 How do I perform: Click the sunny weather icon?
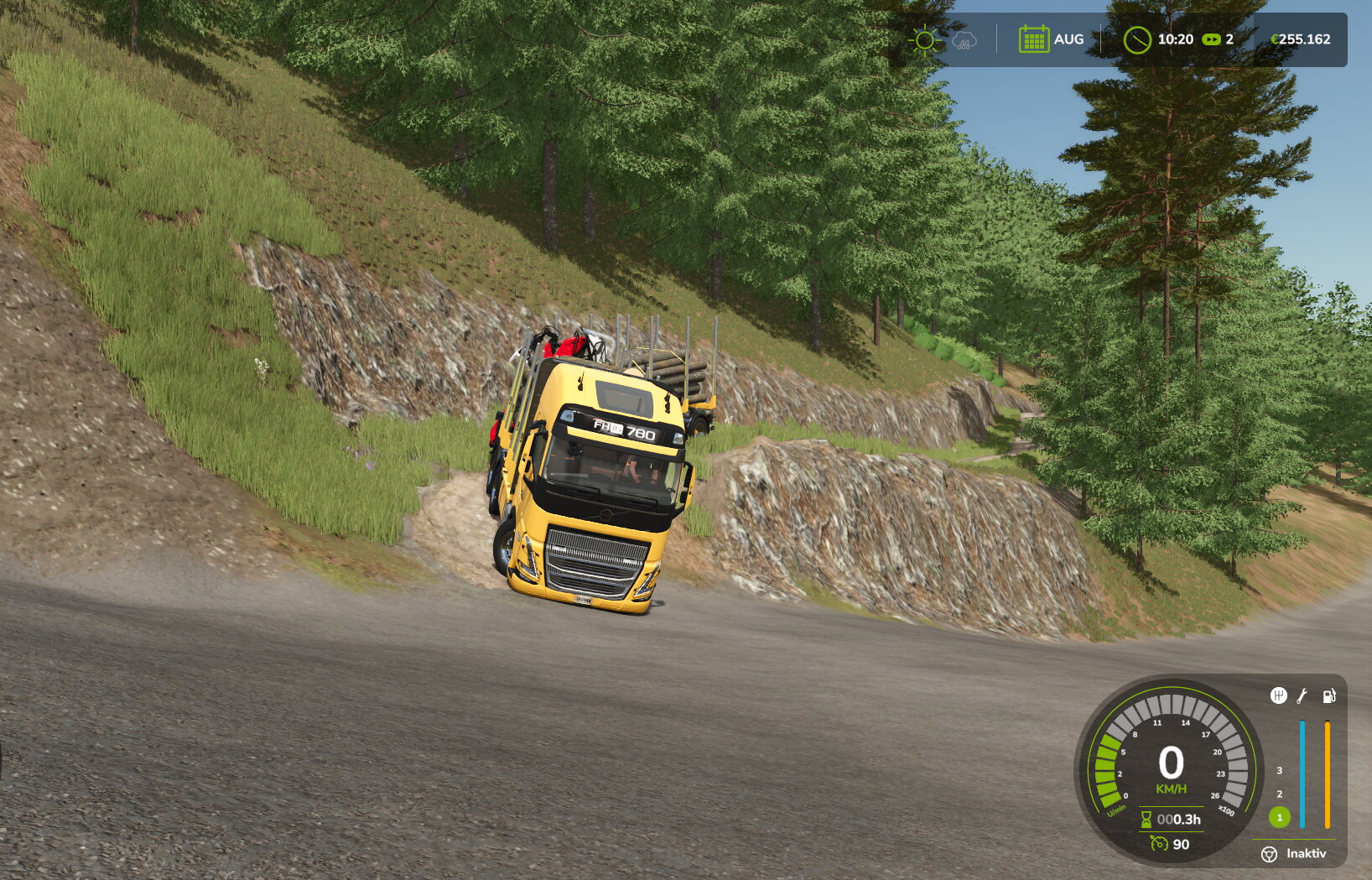tap(924, 39)
